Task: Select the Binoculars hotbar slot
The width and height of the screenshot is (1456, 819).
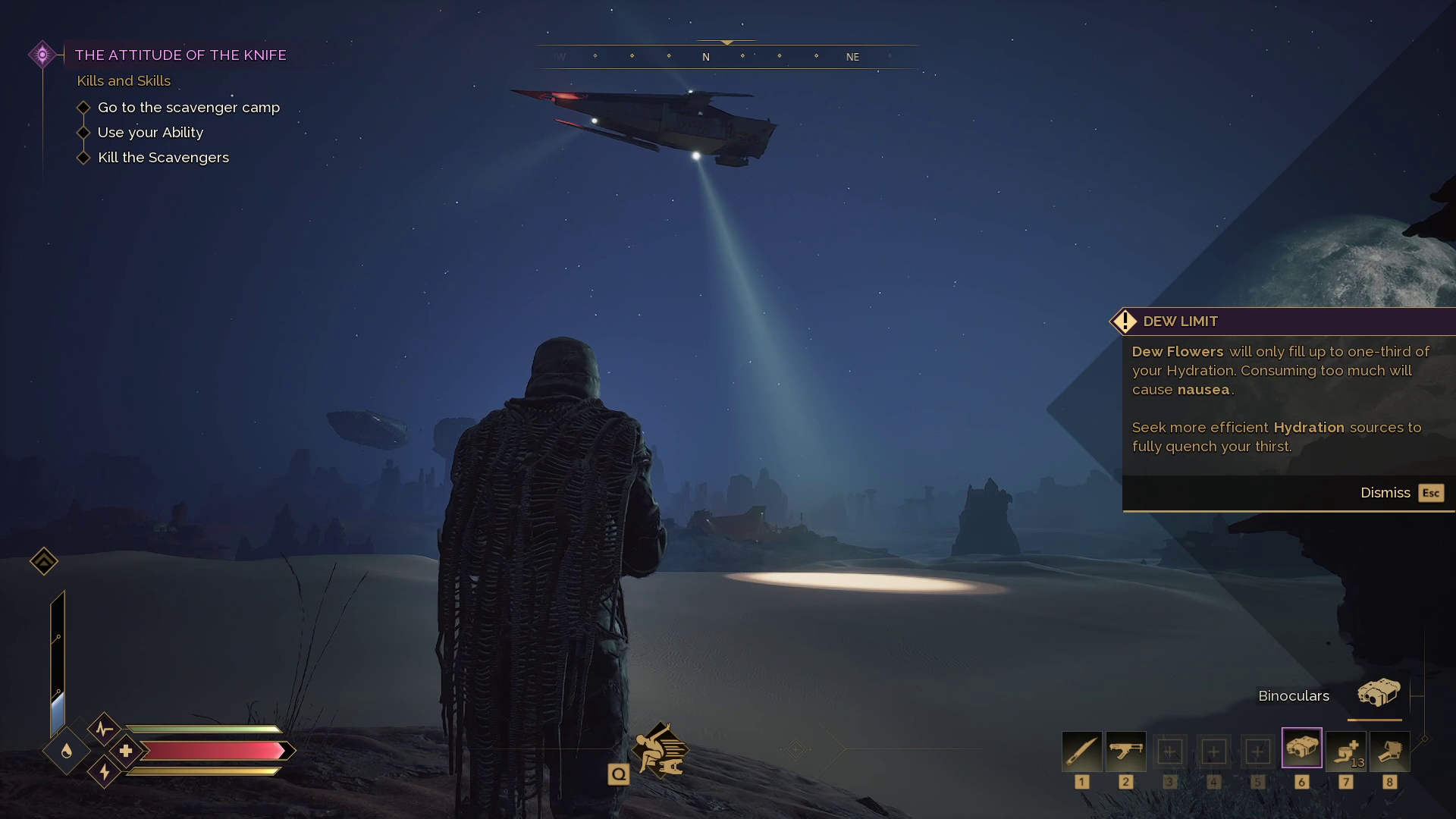Action: click(1301, 748)
